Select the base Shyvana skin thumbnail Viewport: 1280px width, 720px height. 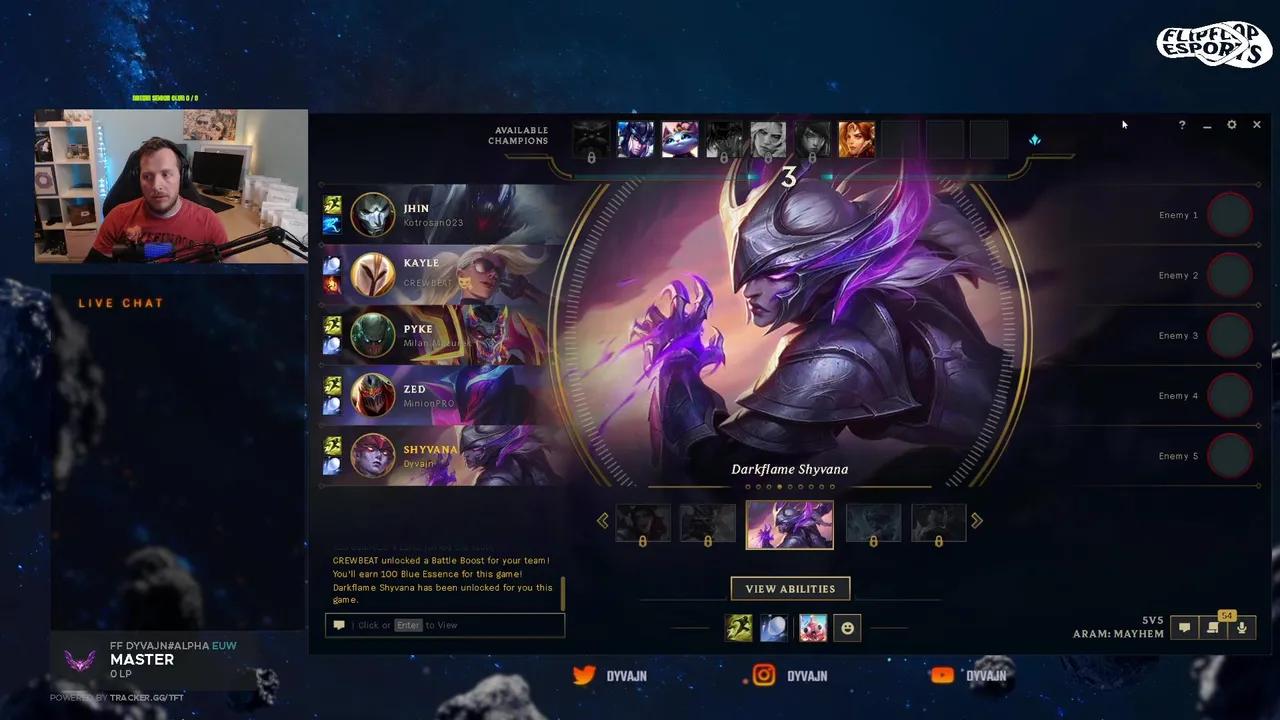coord(643,522)
